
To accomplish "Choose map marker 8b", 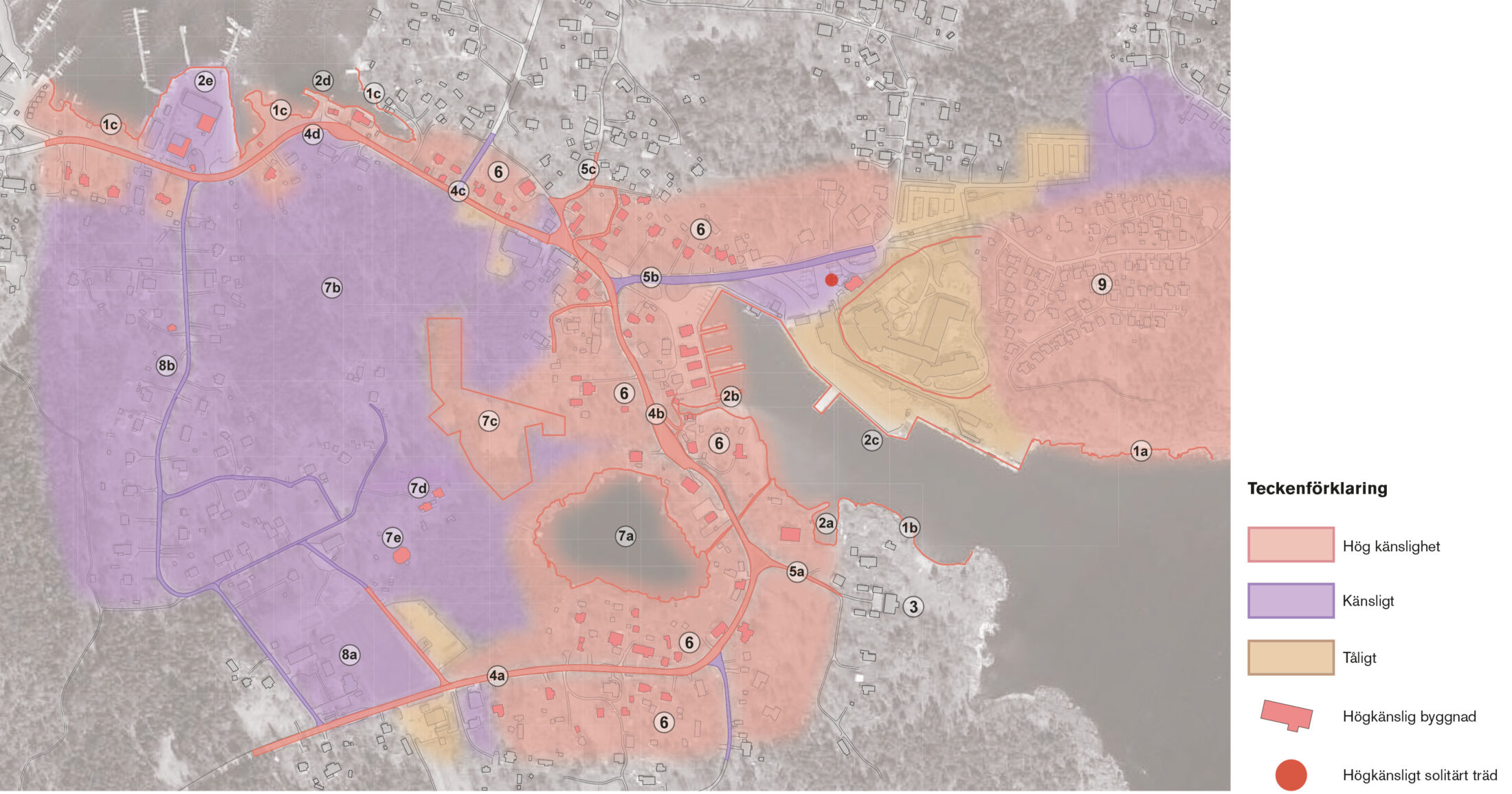I will coord(166,365).
